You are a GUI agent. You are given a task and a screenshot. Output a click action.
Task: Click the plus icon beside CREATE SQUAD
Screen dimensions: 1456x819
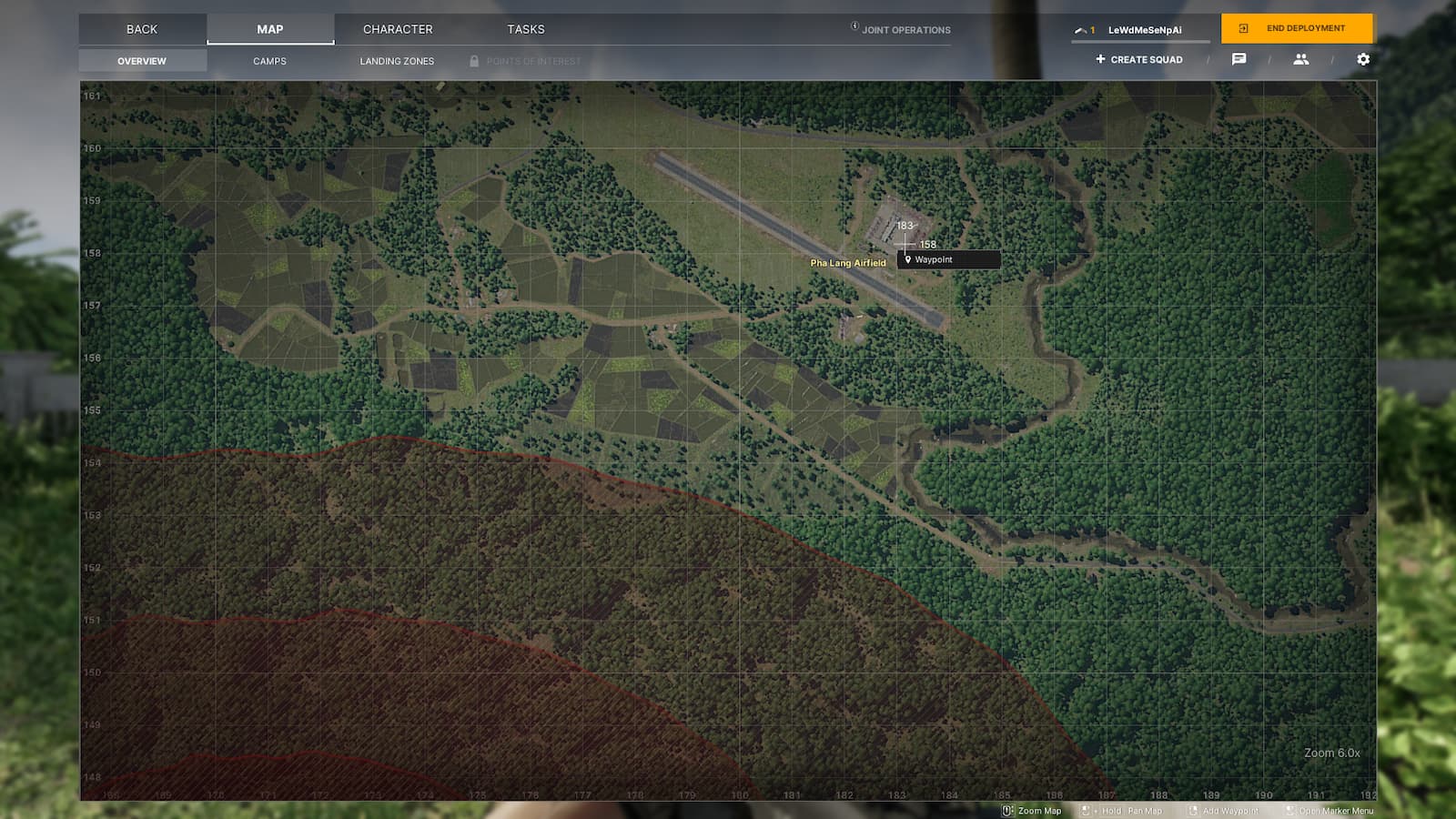(x=1100, y=59)
